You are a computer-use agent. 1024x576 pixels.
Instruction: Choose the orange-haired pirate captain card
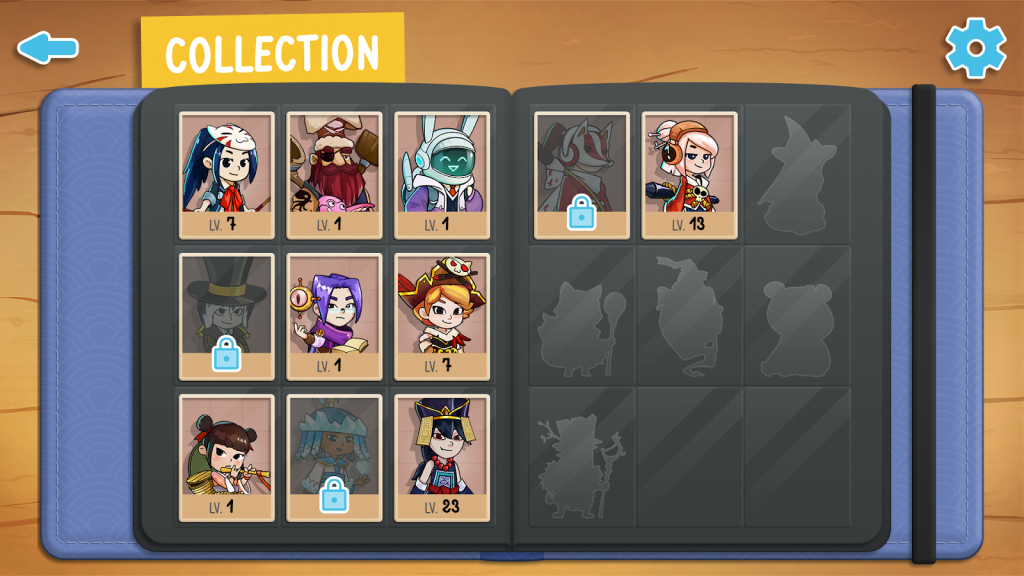pos(442,316)
